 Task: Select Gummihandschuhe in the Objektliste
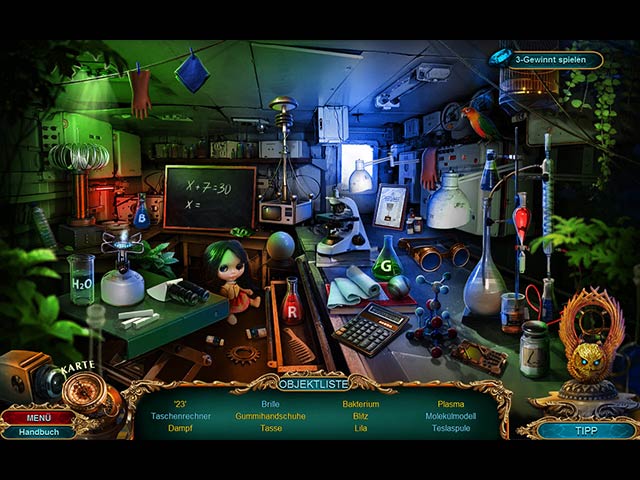coord(271,415)
